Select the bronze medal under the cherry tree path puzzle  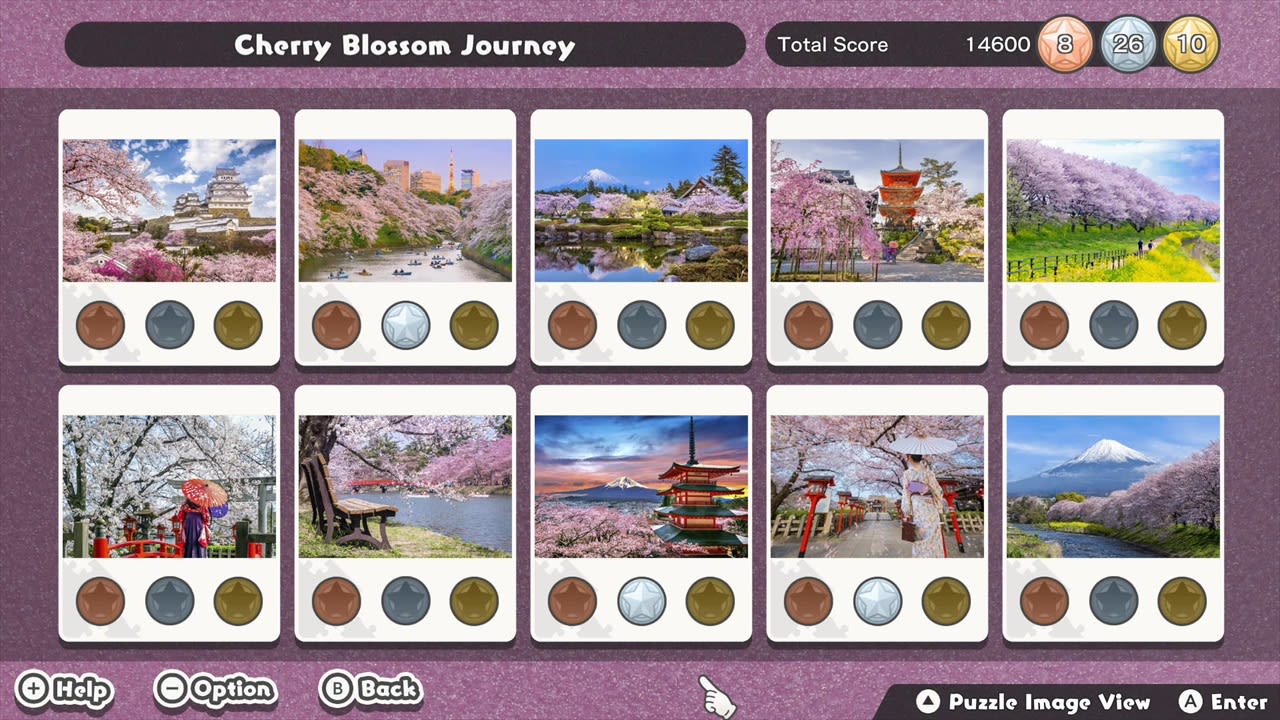(1045, 323)
